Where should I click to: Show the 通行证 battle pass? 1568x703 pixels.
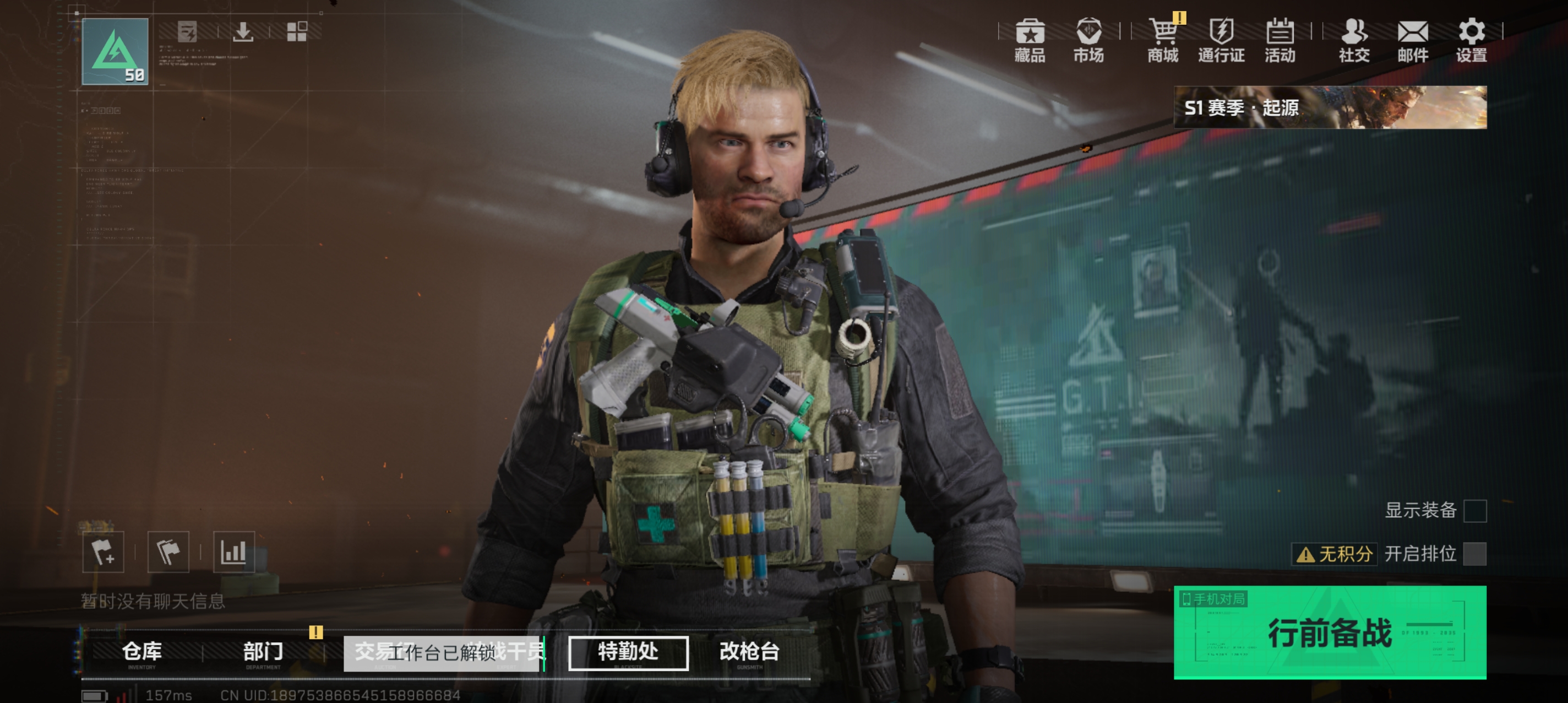coord(1221,40)
